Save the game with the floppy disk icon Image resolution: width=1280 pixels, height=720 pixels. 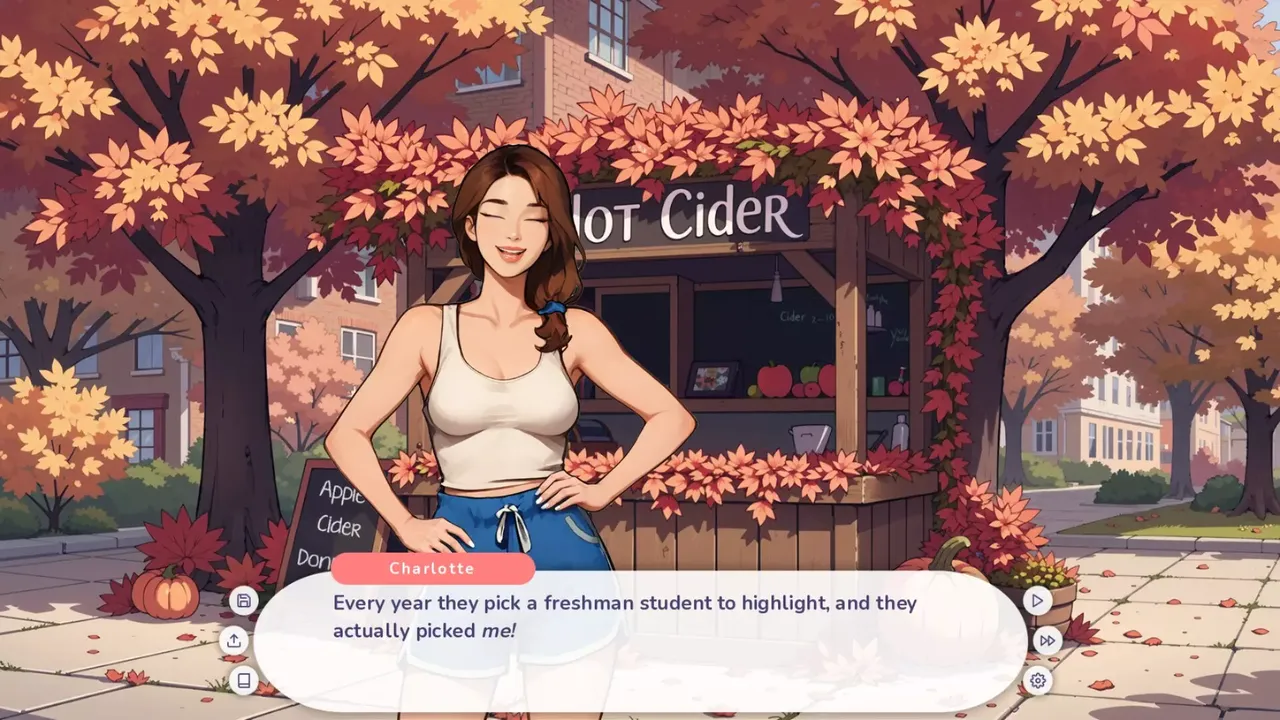coord(244,601)
